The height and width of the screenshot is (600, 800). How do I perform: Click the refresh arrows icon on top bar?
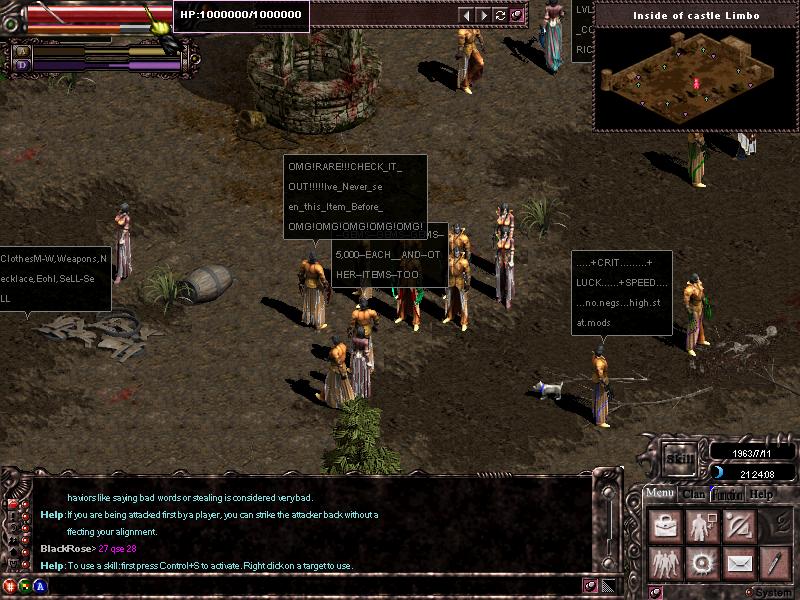[x=500, y=15]
